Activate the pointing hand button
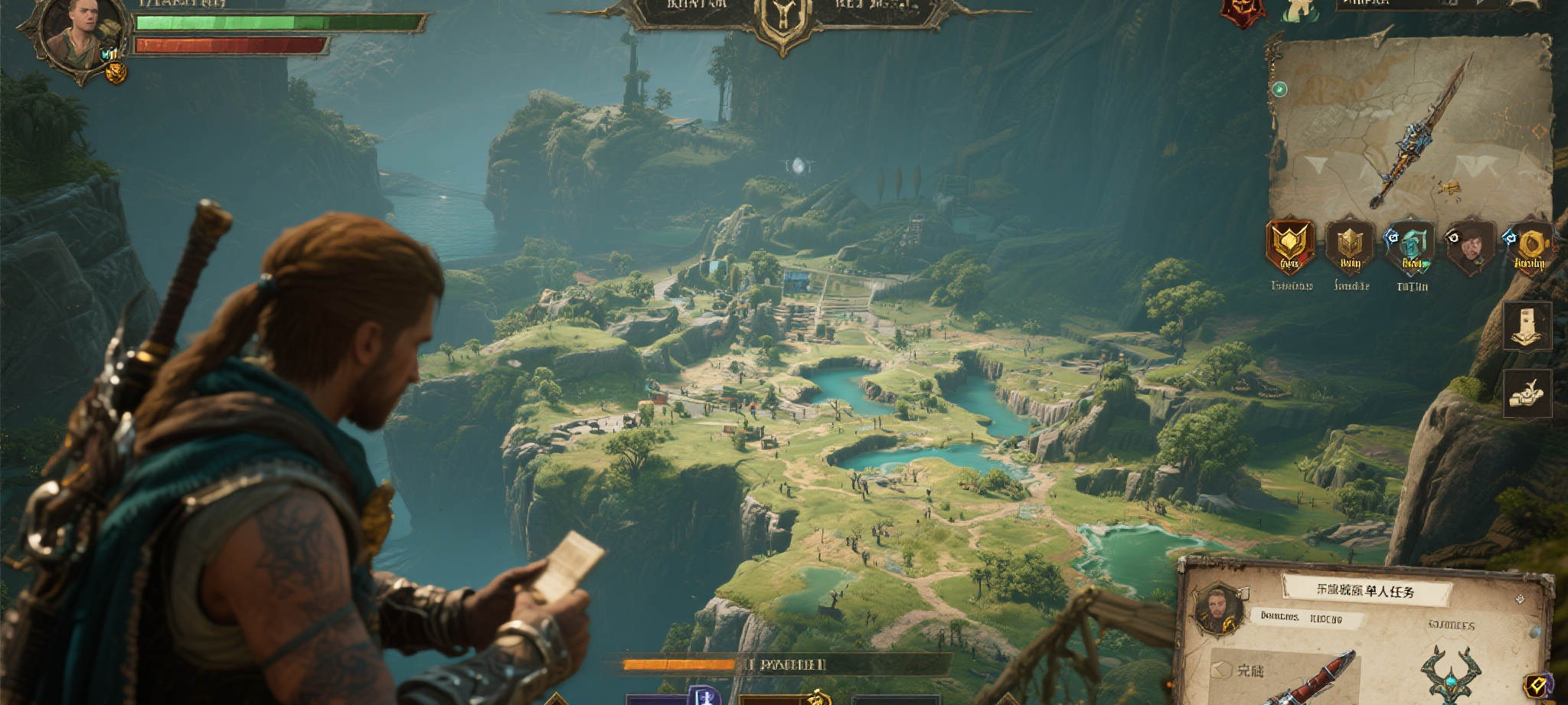Image resolution: width=1568 pixels, height=705 pixels. point(1527,393)
